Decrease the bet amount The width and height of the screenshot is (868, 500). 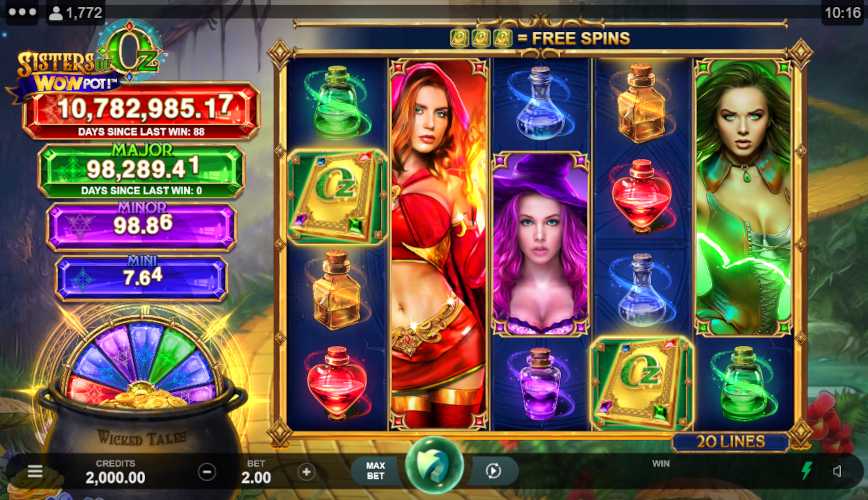click(207, 472)
